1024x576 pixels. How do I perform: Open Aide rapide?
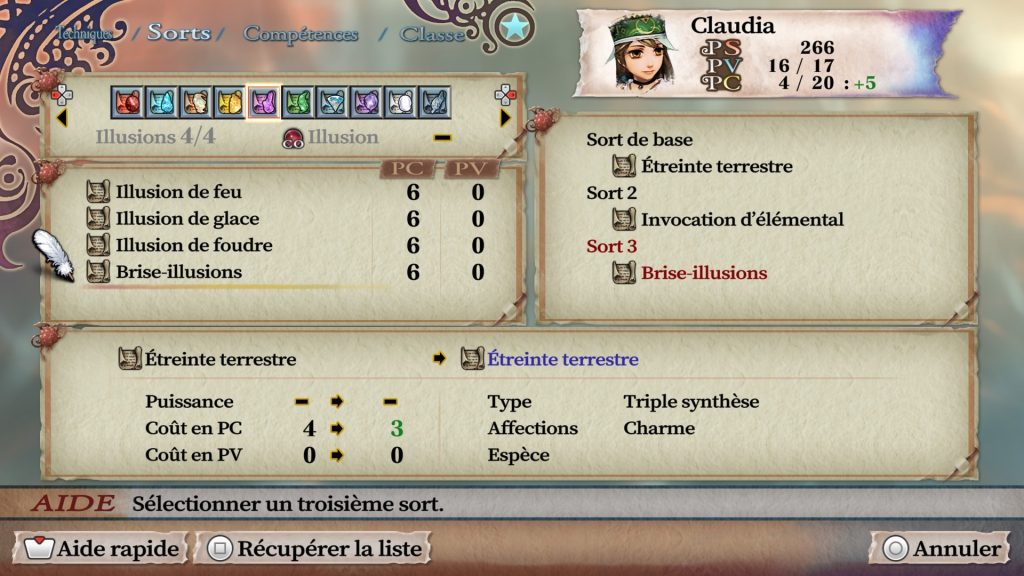coord(104,548)
